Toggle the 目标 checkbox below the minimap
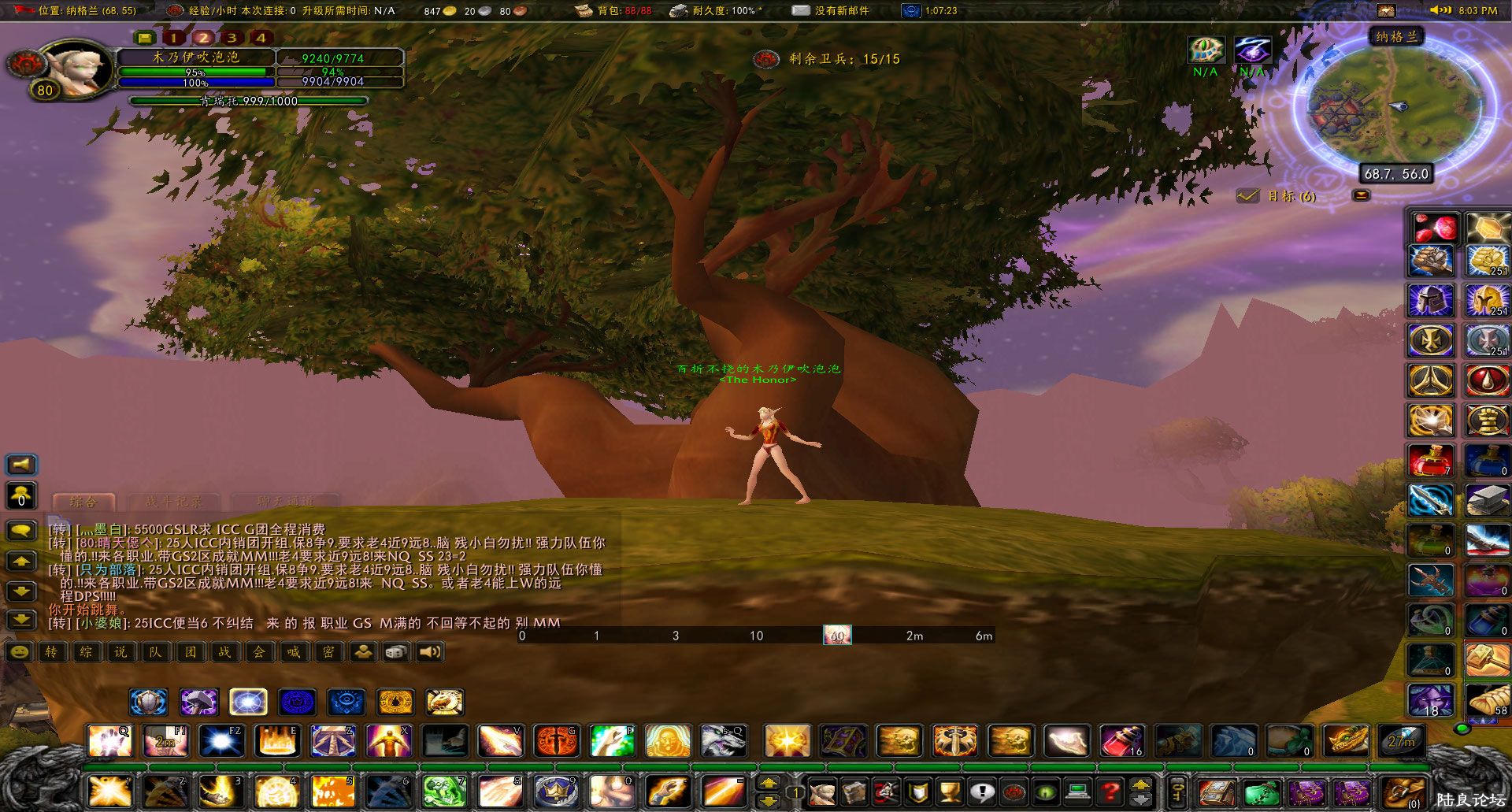This screenshot has height=812, width=1512. tap(1247, 197)
